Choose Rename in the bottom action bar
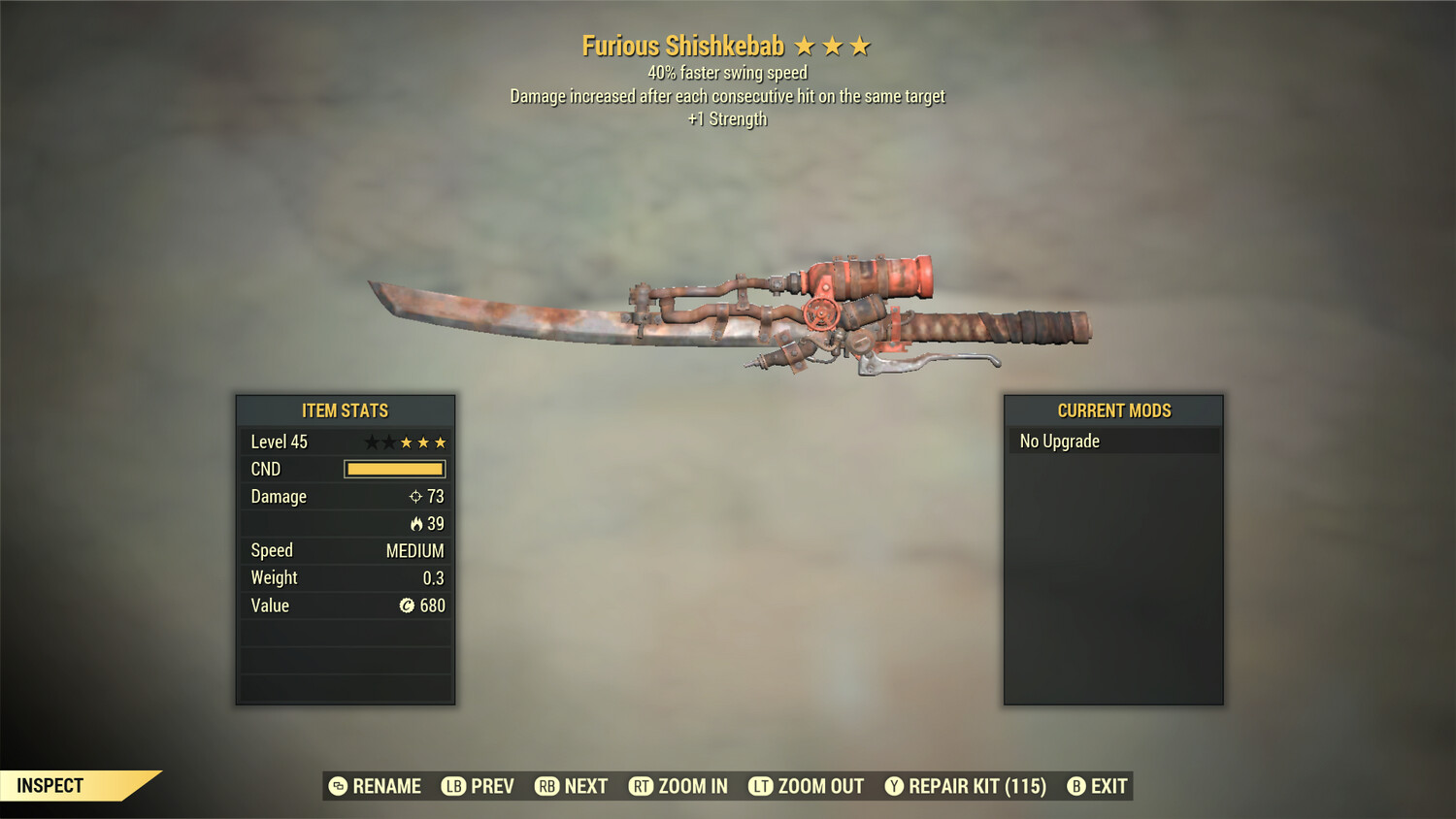The image size is (1456, 819). 375,786
